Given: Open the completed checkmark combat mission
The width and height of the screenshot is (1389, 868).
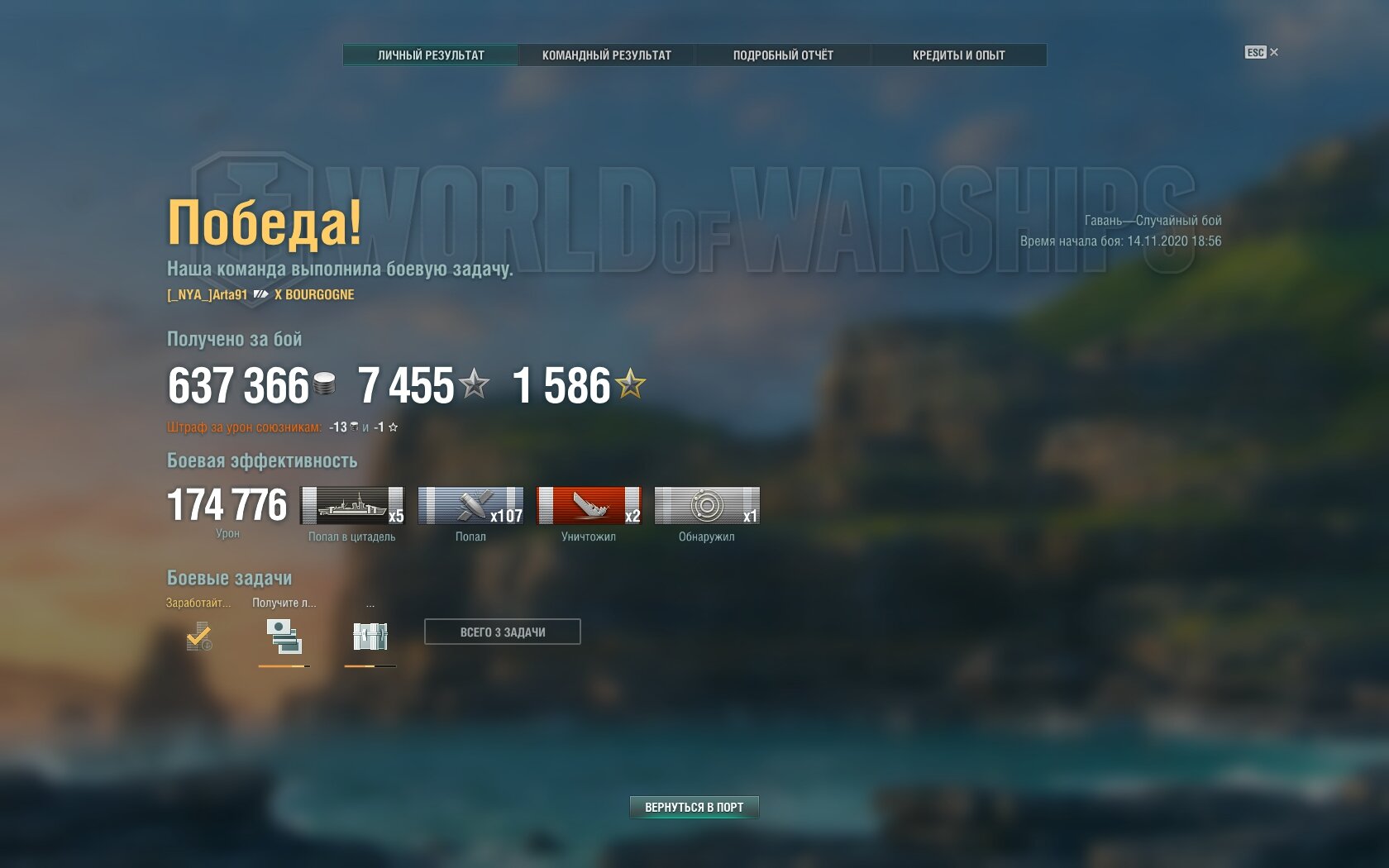Looking at the screenshot, I should [x=198, y=636].
